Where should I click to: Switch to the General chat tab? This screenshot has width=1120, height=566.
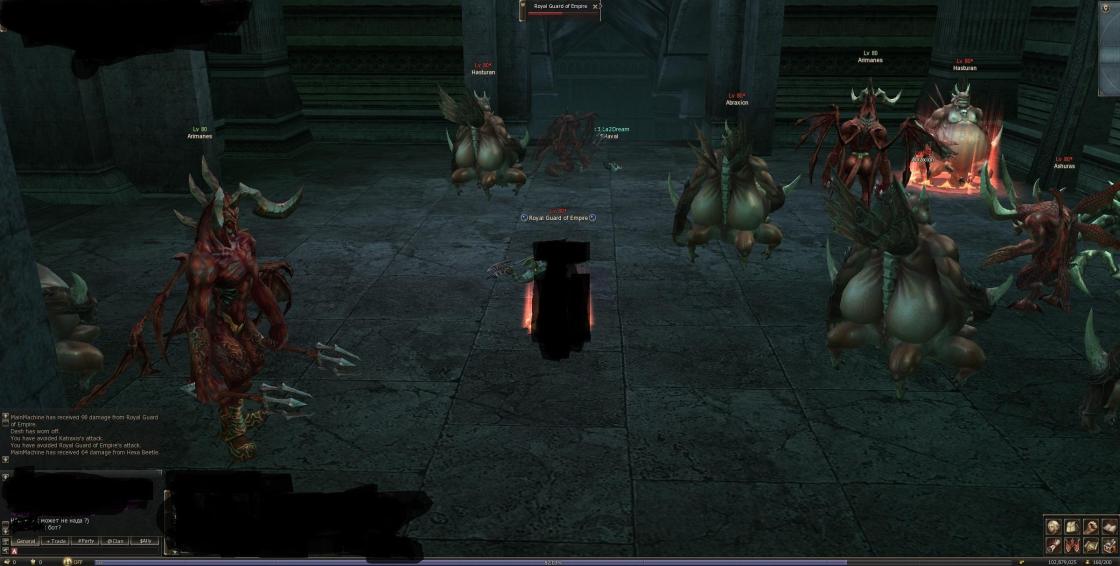click(x=26, y=541)
